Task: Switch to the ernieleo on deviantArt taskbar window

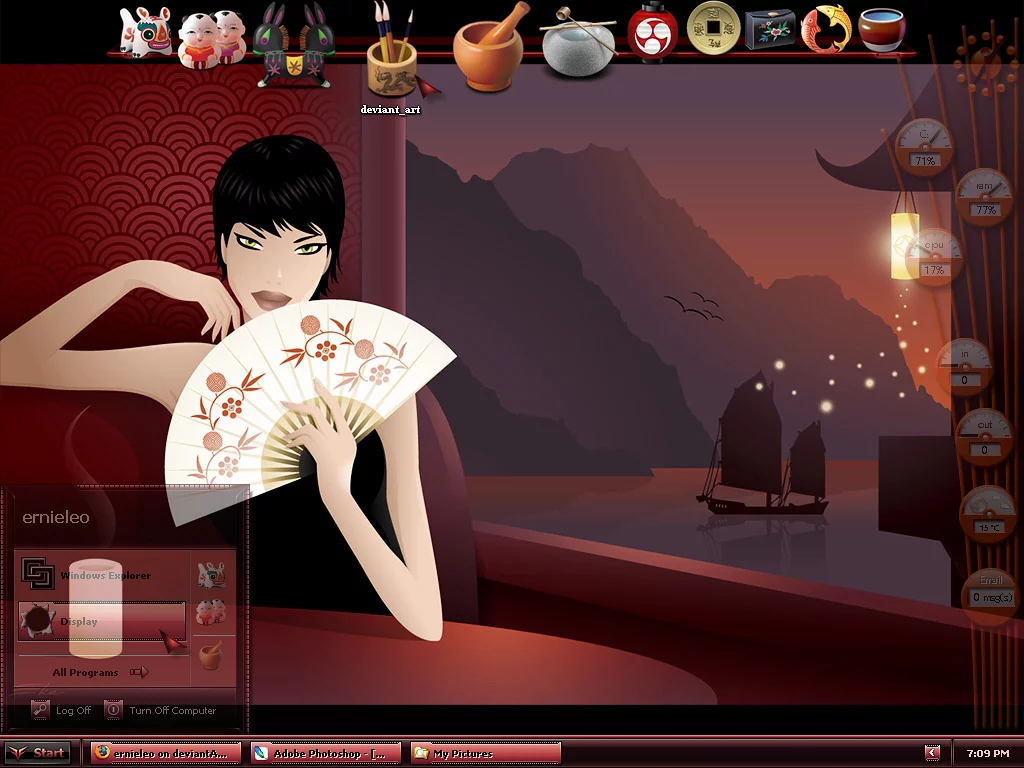Action: (165, 753)
